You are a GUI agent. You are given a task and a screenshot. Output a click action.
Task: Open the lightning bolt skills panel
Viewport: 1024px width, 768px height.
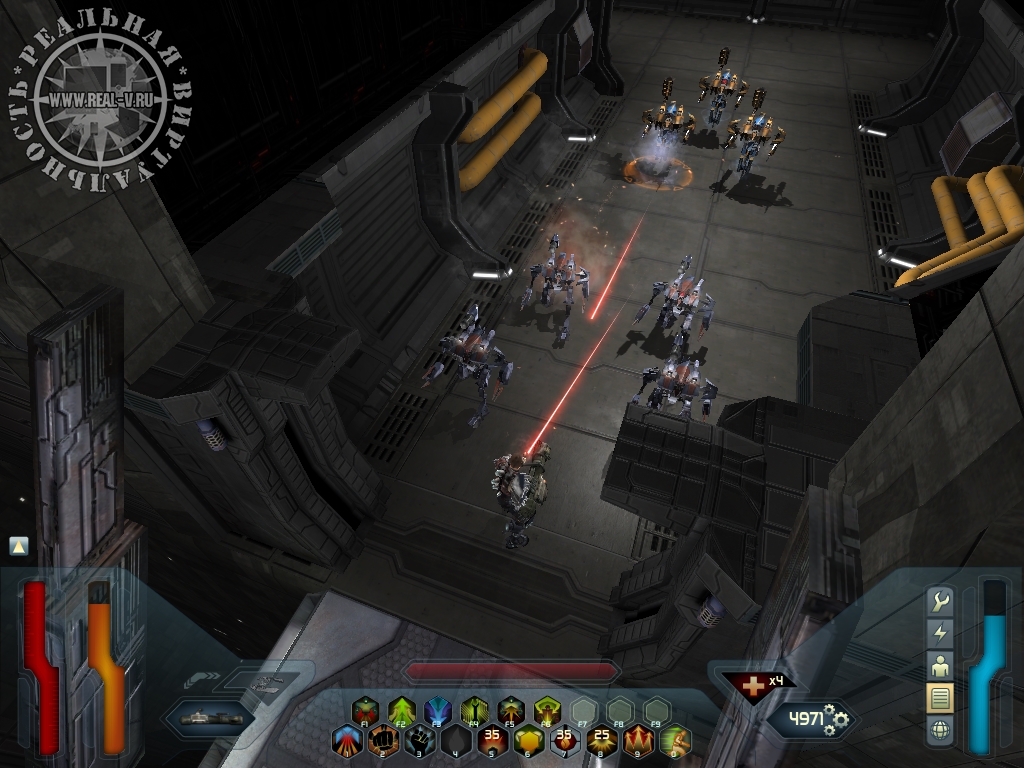[940, 633]
